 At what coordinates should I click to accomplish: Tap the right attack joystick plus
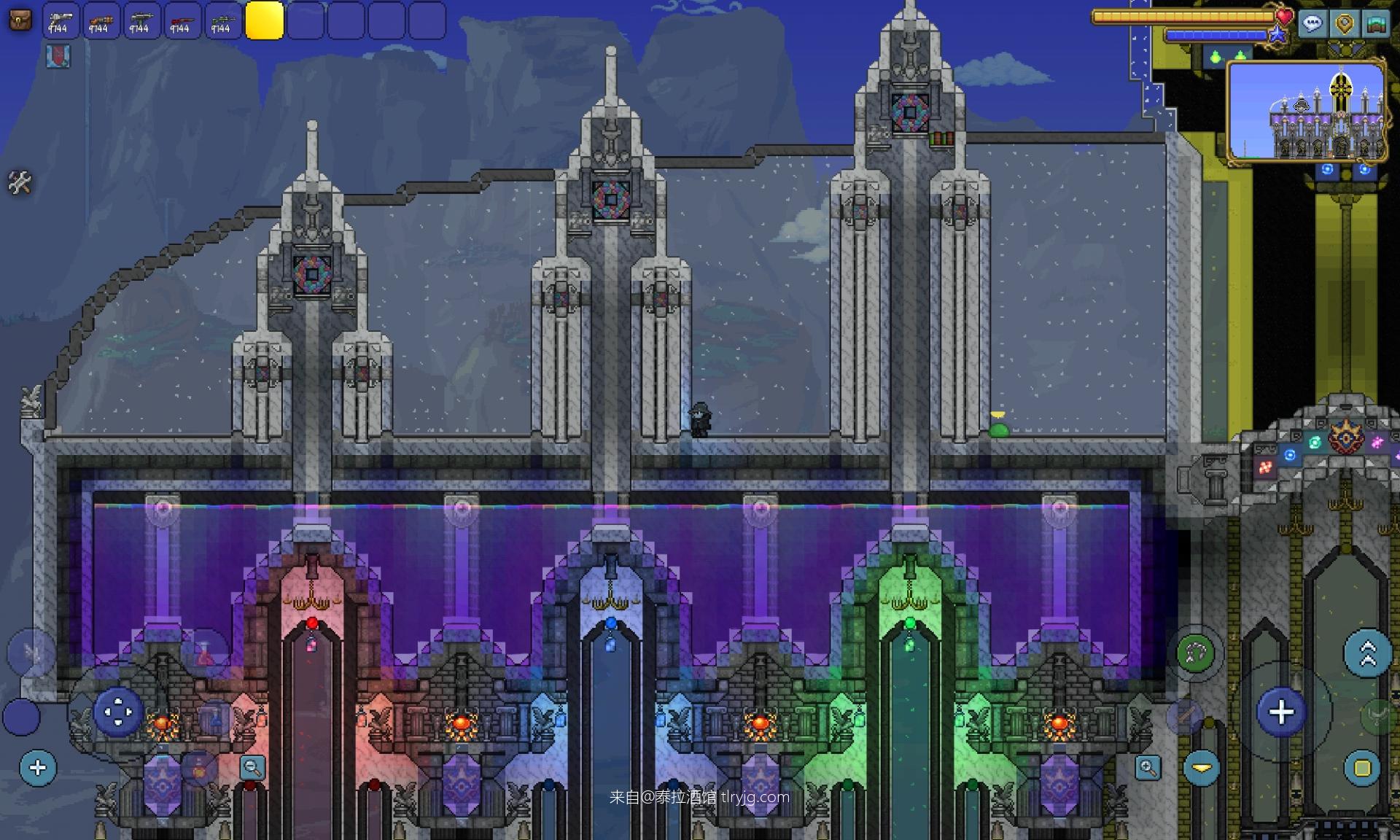pyautogui.click(x=1281, y=712)
